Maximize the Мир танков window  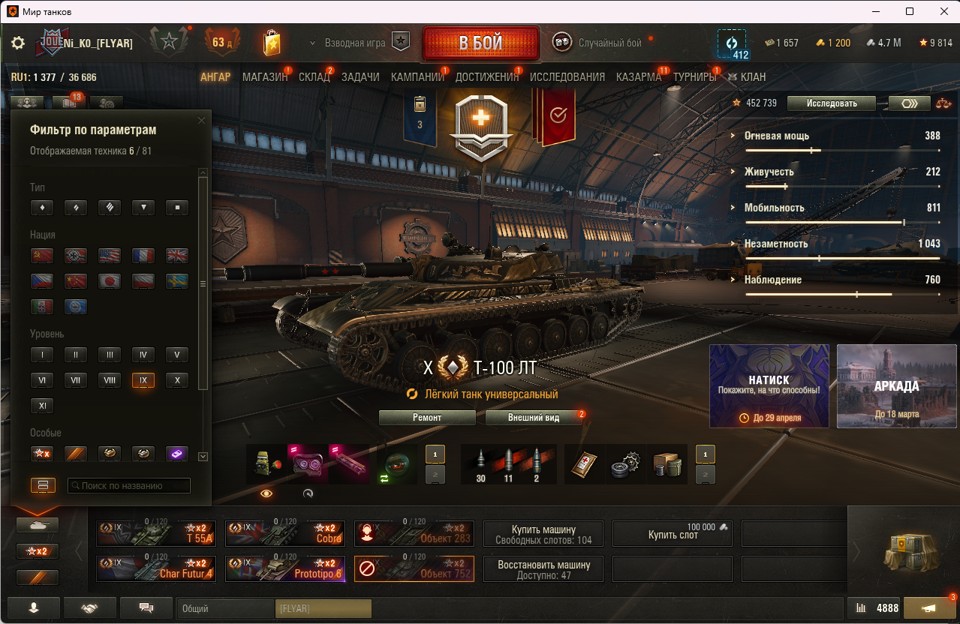[909, 11]
